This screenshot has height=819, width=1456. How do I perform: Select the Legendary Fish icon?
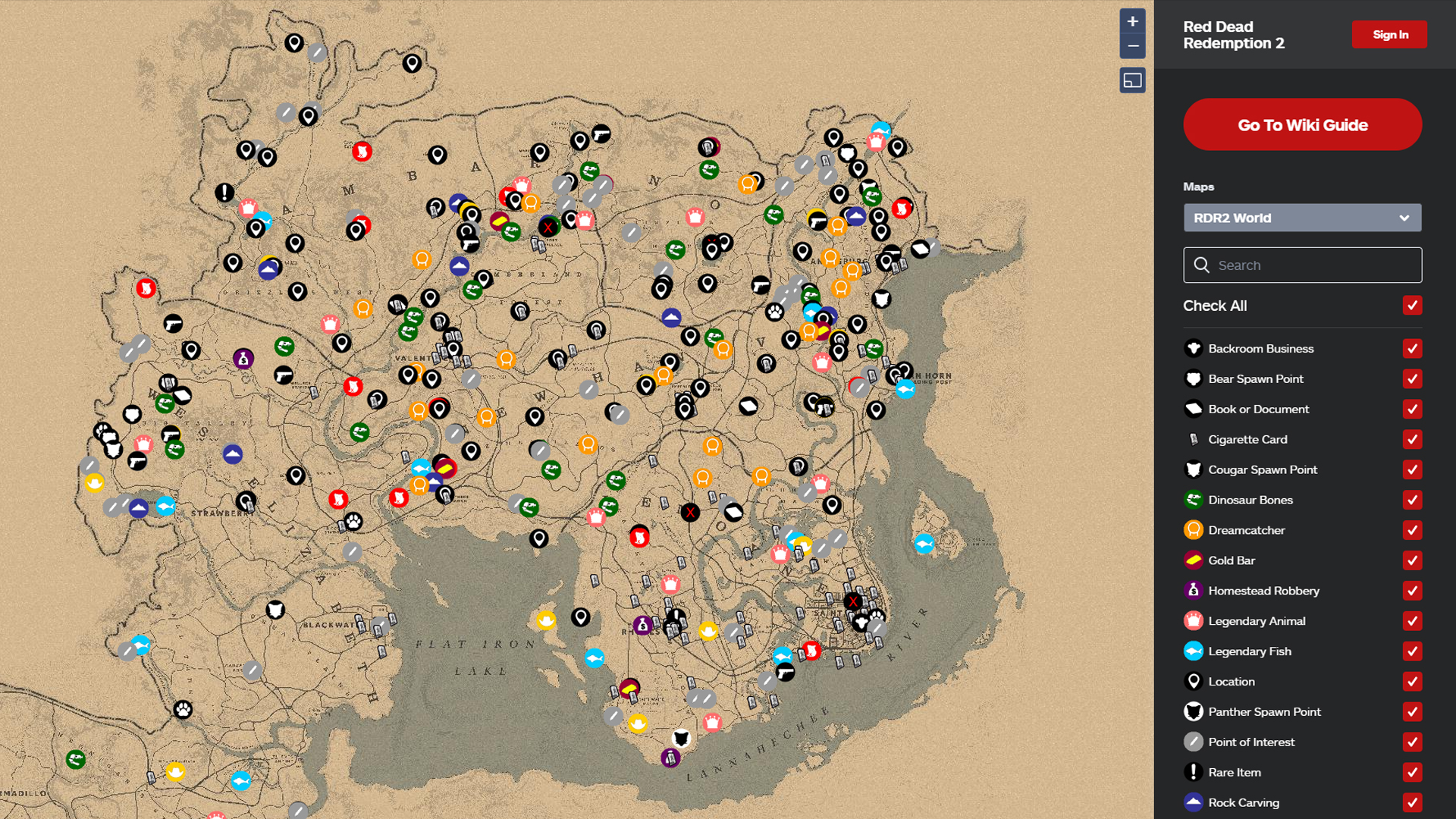pyautogui.click(x=1193, y=651)
